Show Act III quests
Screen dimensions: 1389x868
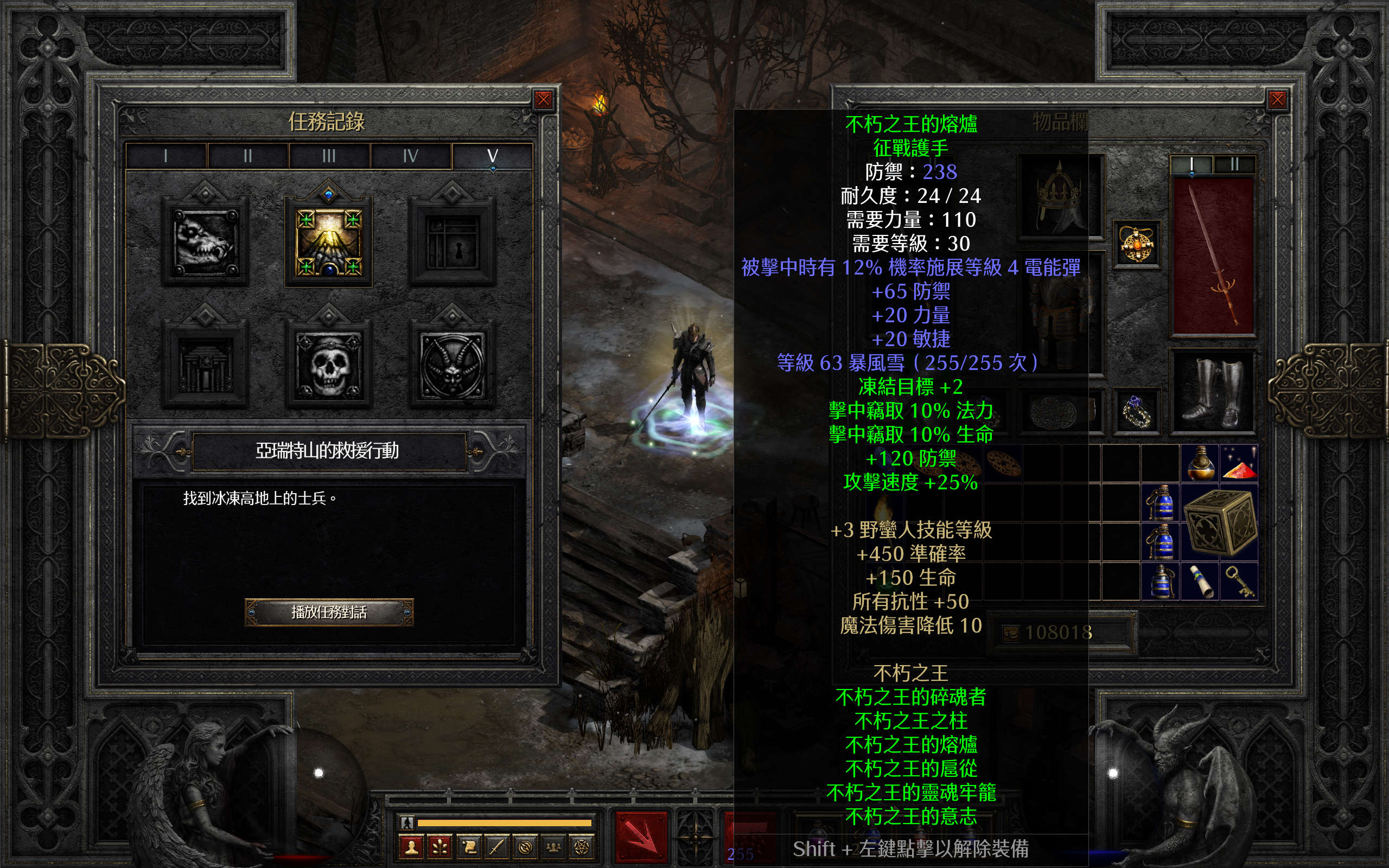coord(329,156)
